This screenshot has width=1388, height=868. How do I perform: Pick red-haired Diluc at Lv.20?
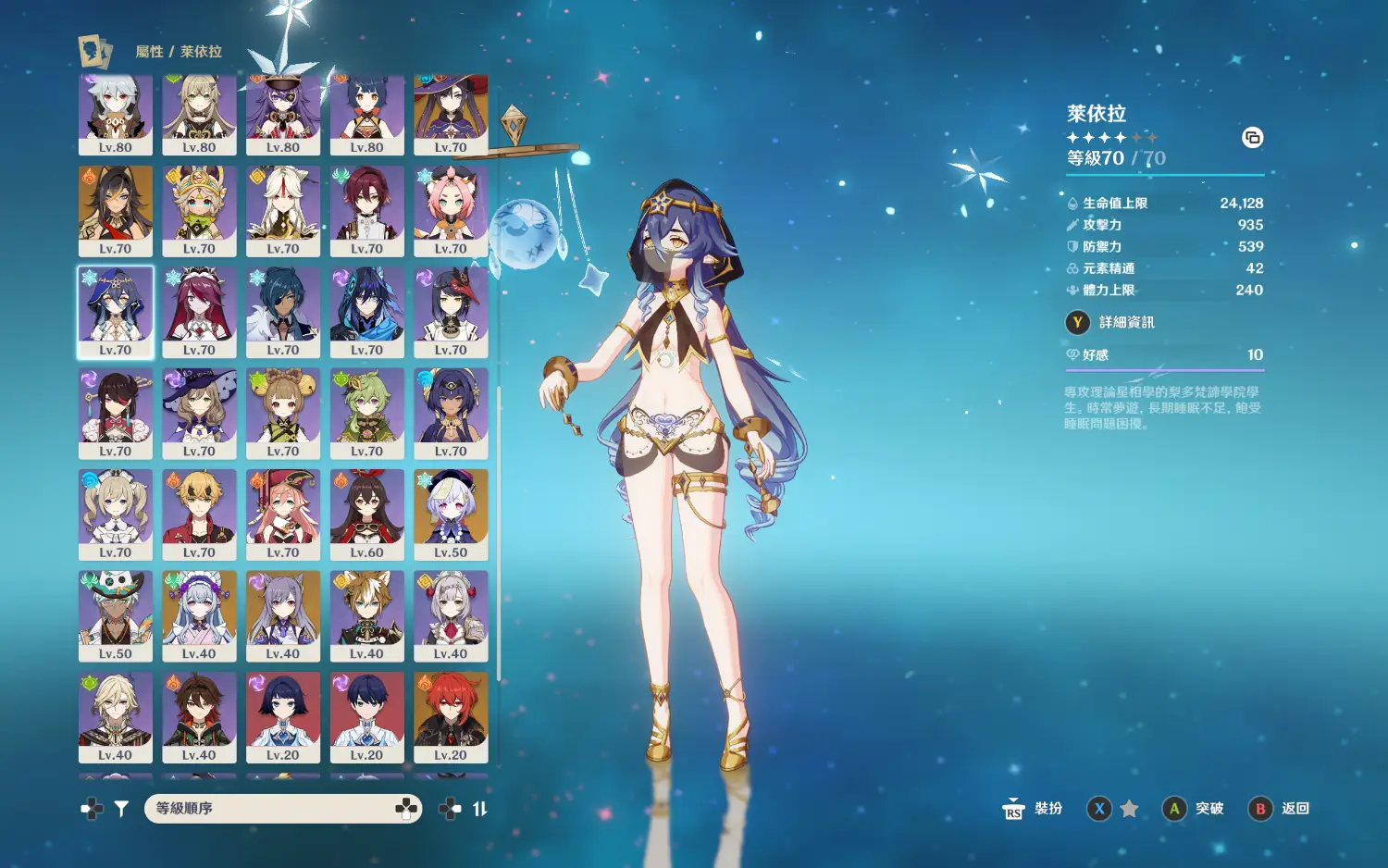tap(451, 716)
